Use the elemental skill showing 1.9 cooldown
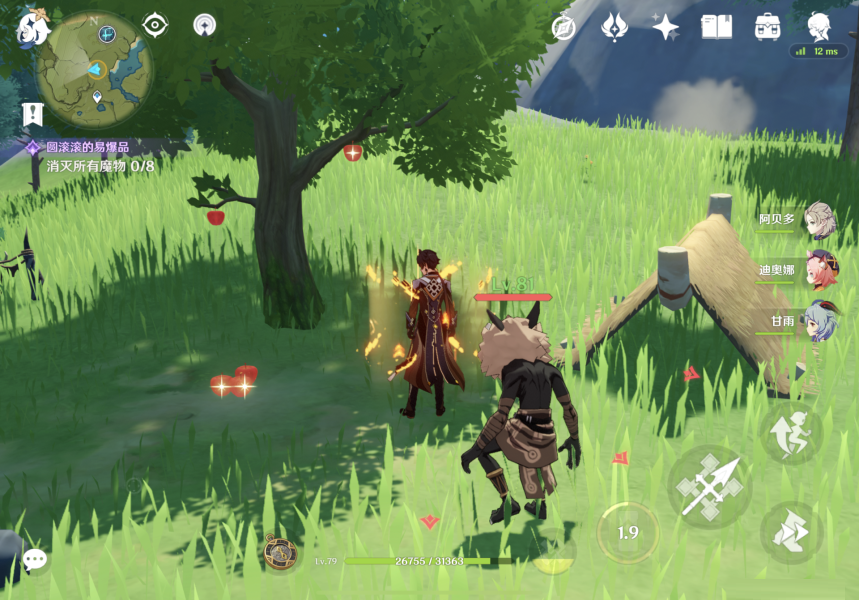 tap(628, 532)
